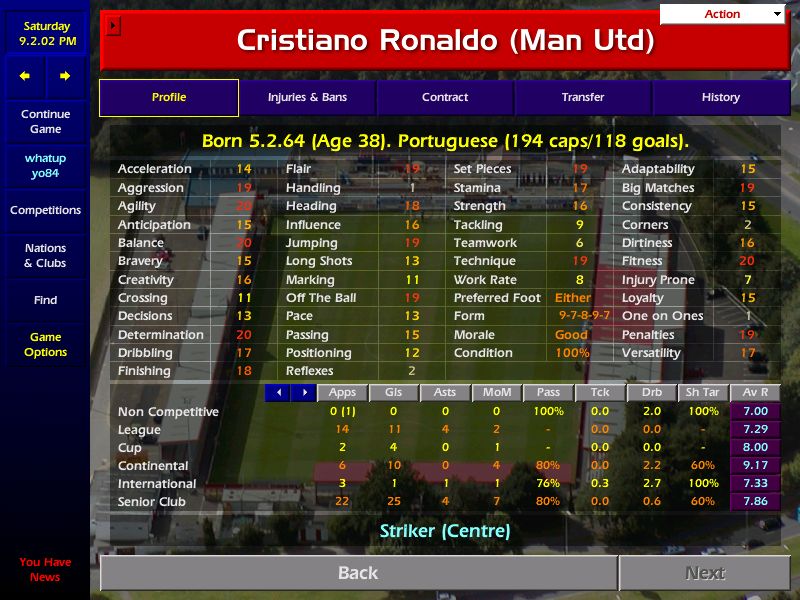Read the You Have News alert
The width and height of the screenshot is (800, 600).
click(x=45, y=570)
